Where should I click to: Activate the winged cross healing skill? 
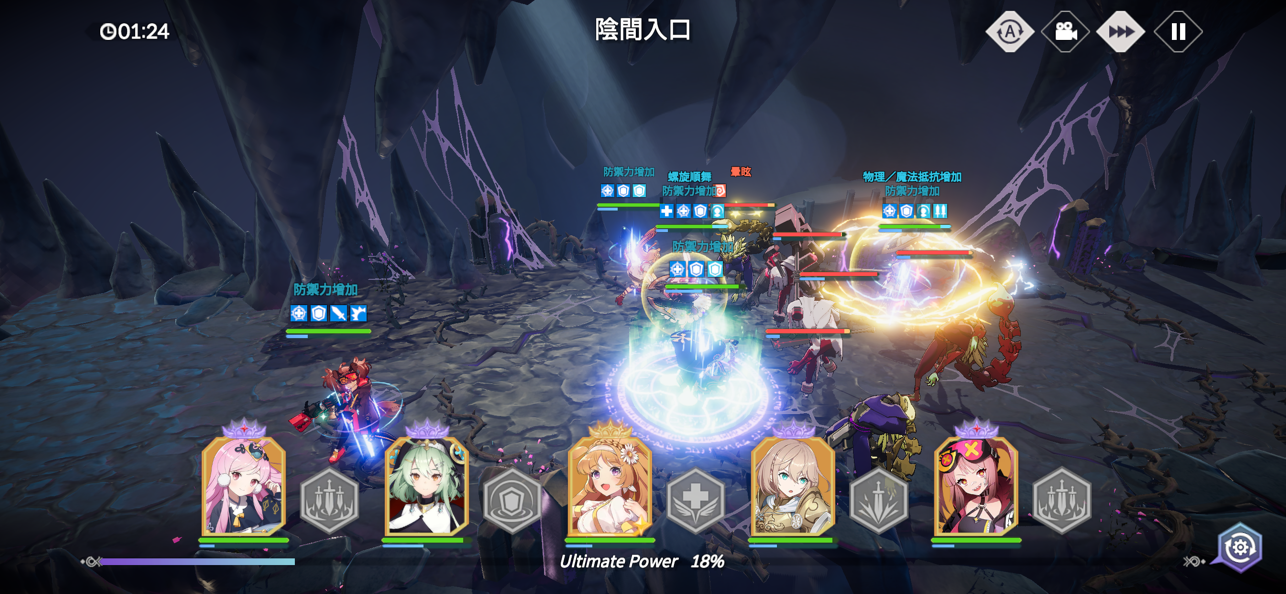(x=695, y=500)
